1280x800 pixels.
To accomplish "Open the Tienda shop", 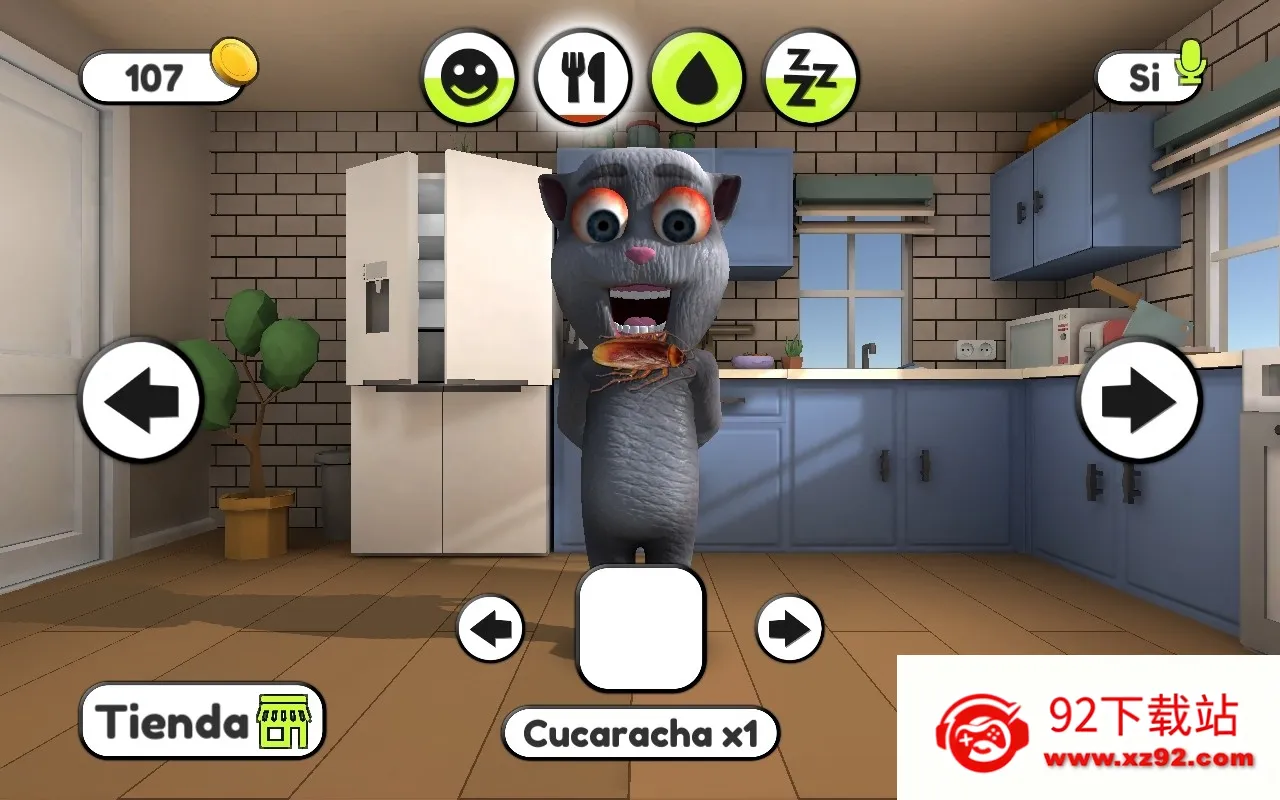I will point(202,721).
